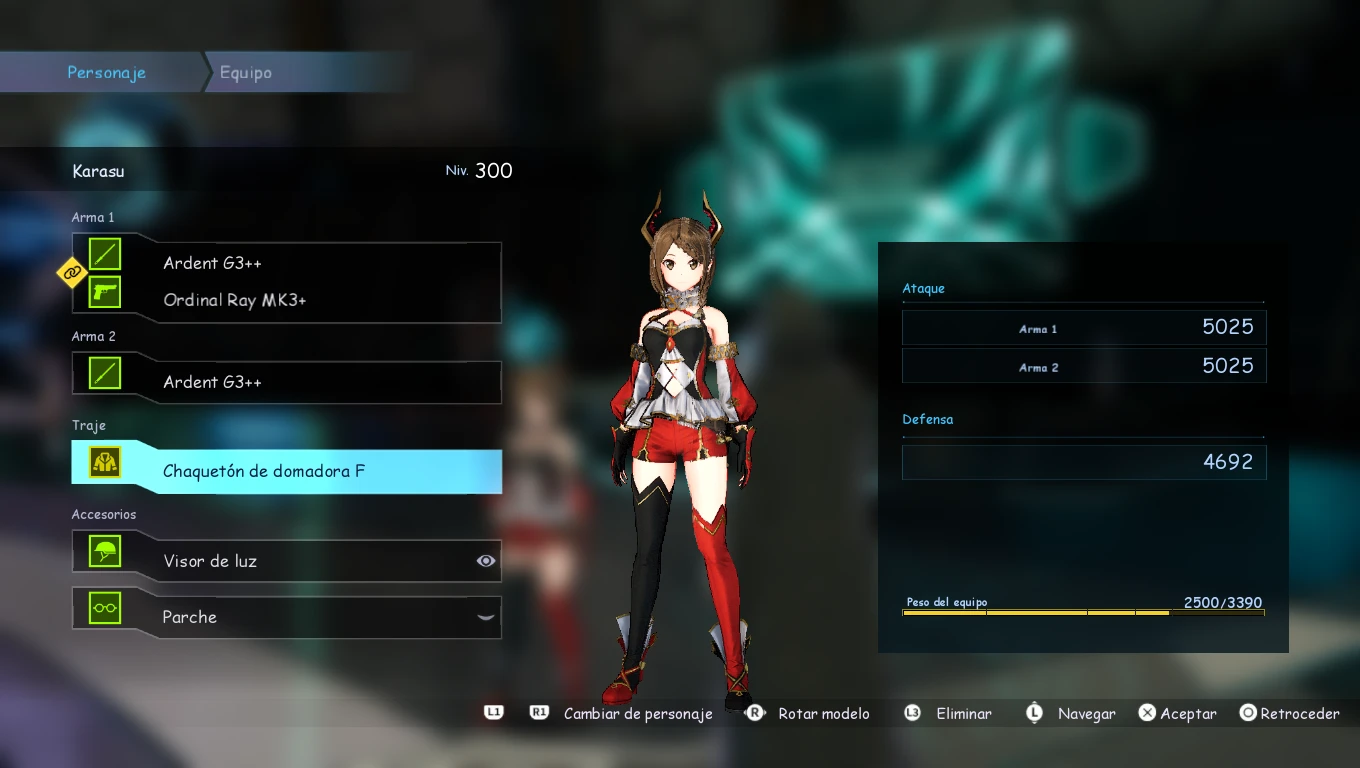Toggle Visor de luz visibility eye icon

[x=486, y=561]
